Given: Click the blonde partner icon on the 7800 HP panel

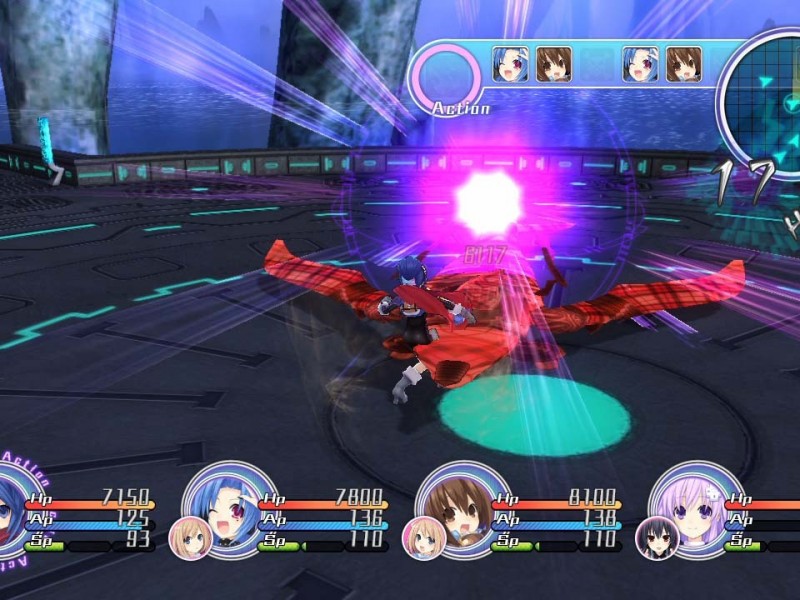Looking at the screenshot, I should click(190, 538).
